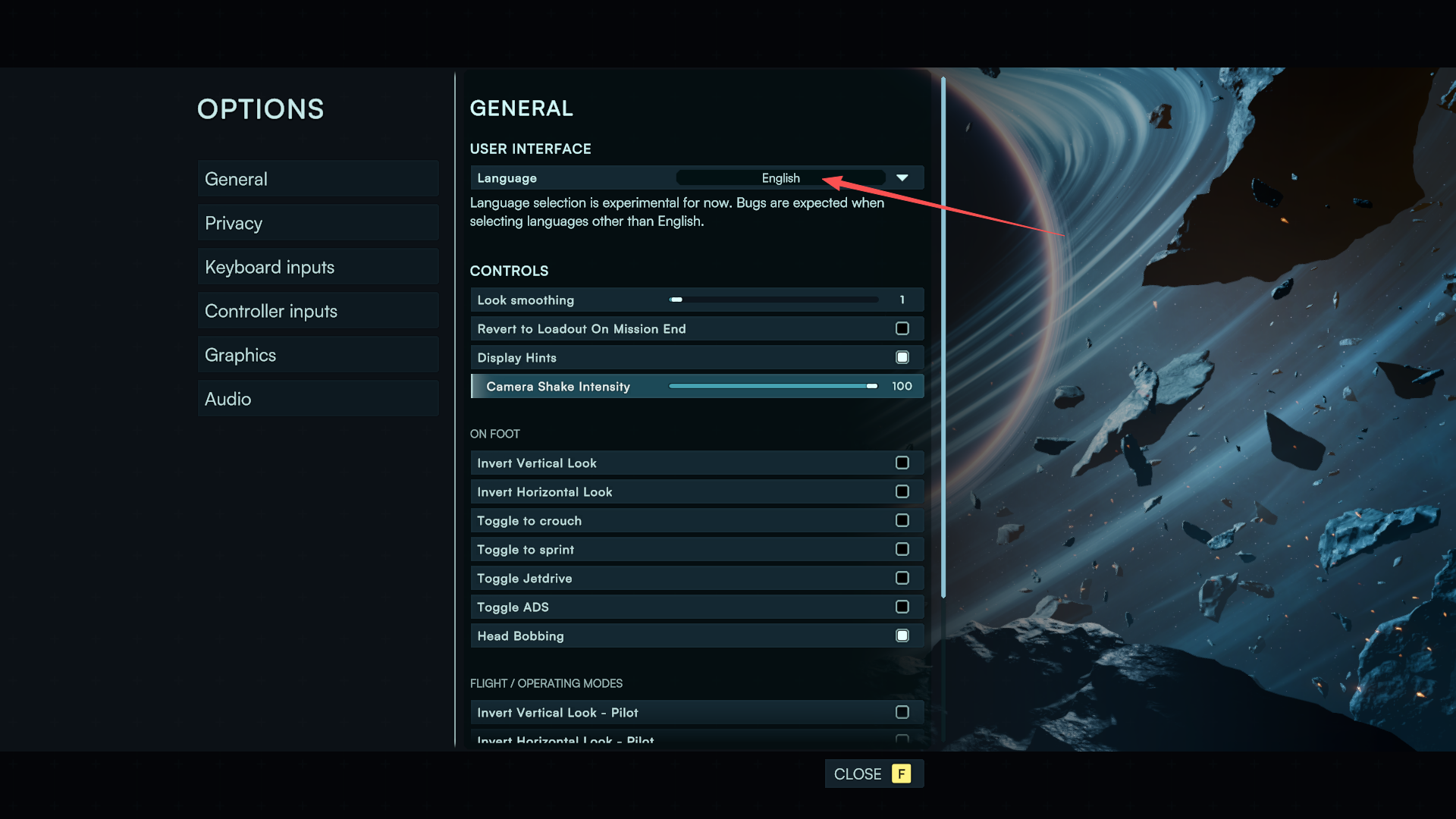Viewport: 1456px width, 819px height.
Task: Check Invert Vertical Look - Pilot
Action: pos(902,712)
